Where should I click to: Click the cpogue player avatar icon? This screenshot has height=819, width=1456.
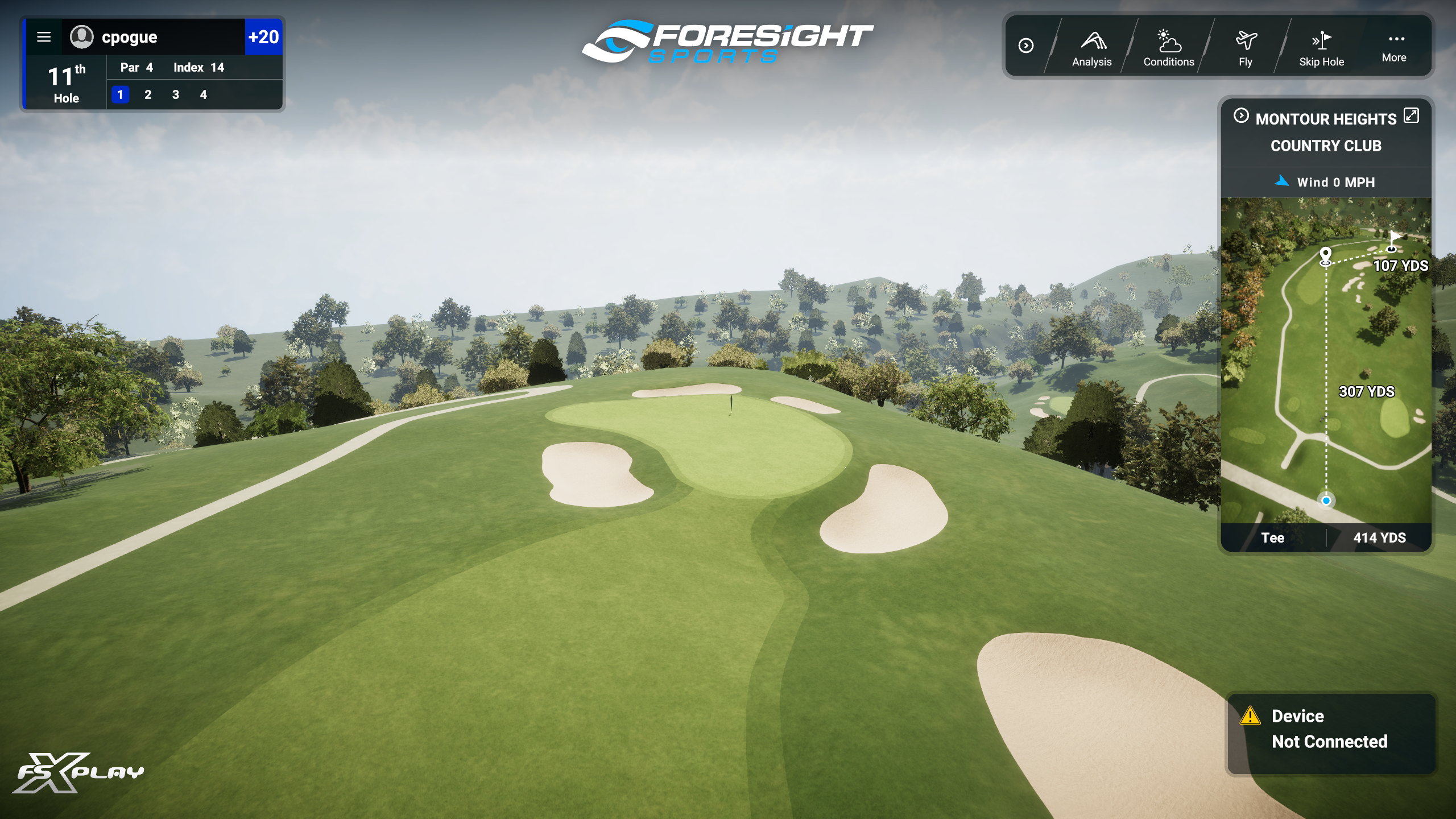pyautogui.click(x=83, y=38)
